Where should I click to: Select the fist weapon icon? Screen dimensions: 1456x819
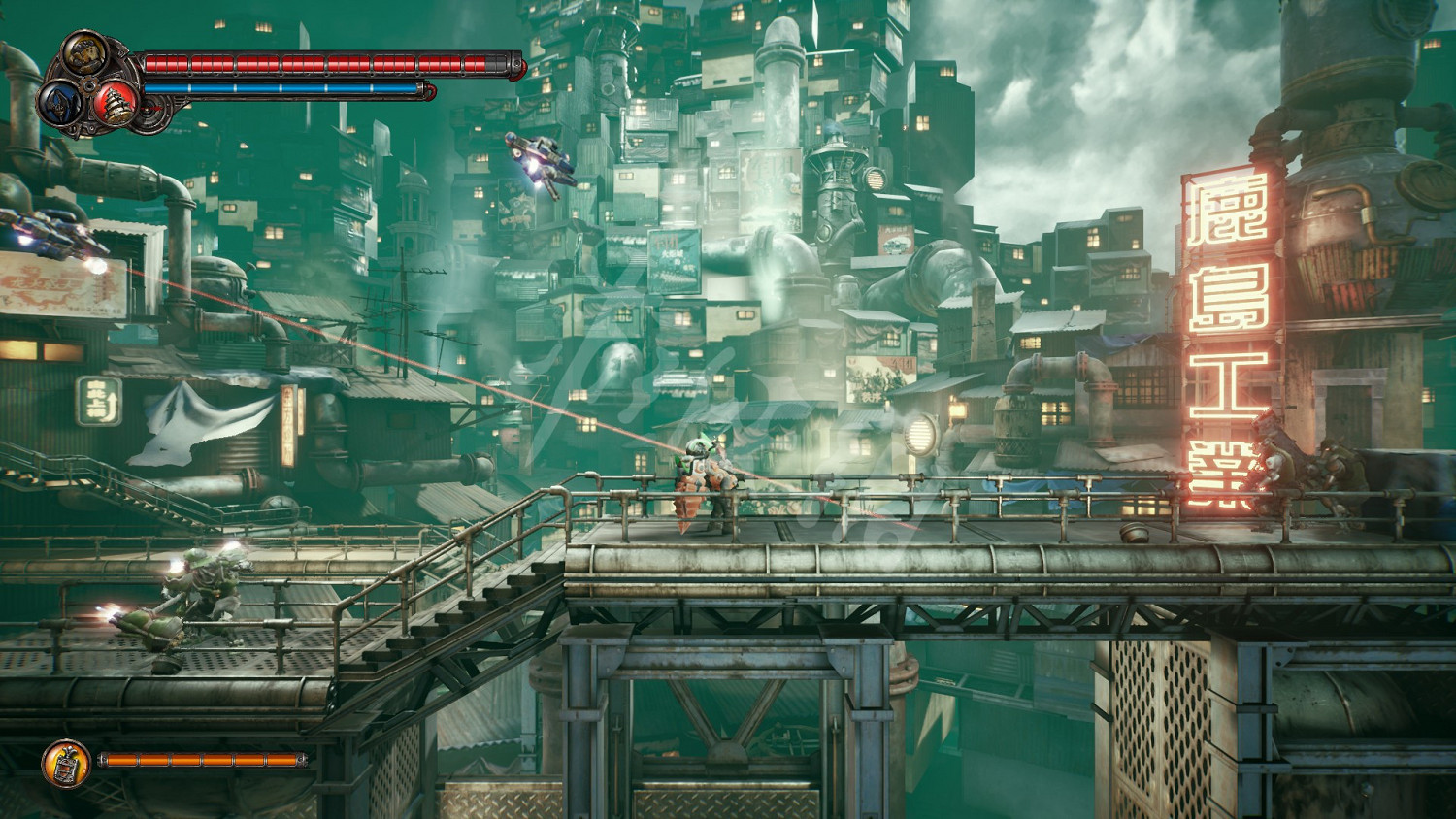85,51
